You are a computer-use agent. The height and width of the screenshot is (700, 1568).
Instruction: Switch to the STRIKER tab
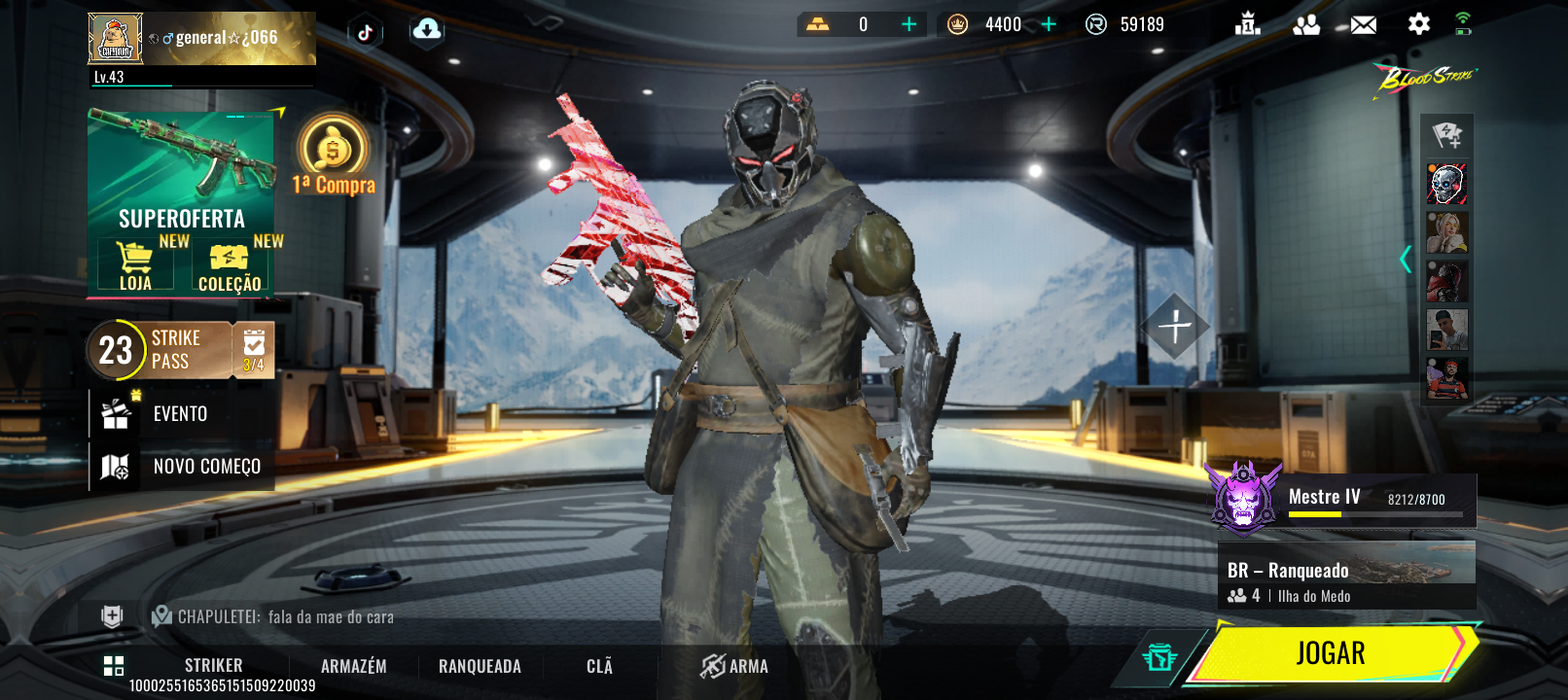pos(213,666)
